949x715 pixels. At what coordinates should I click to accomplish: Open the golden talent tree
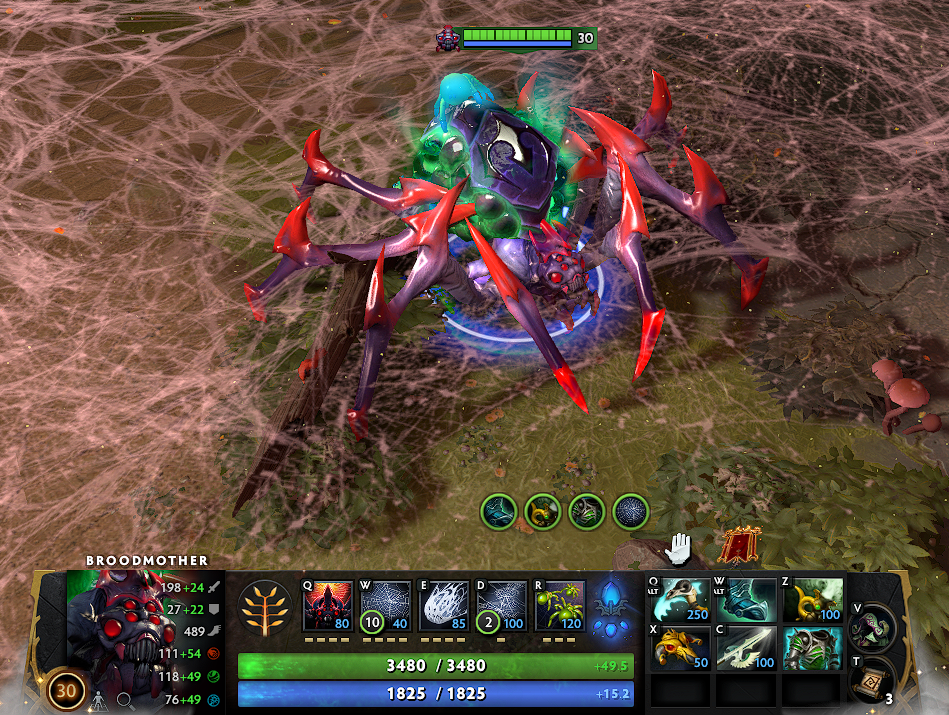click(265, 607)
